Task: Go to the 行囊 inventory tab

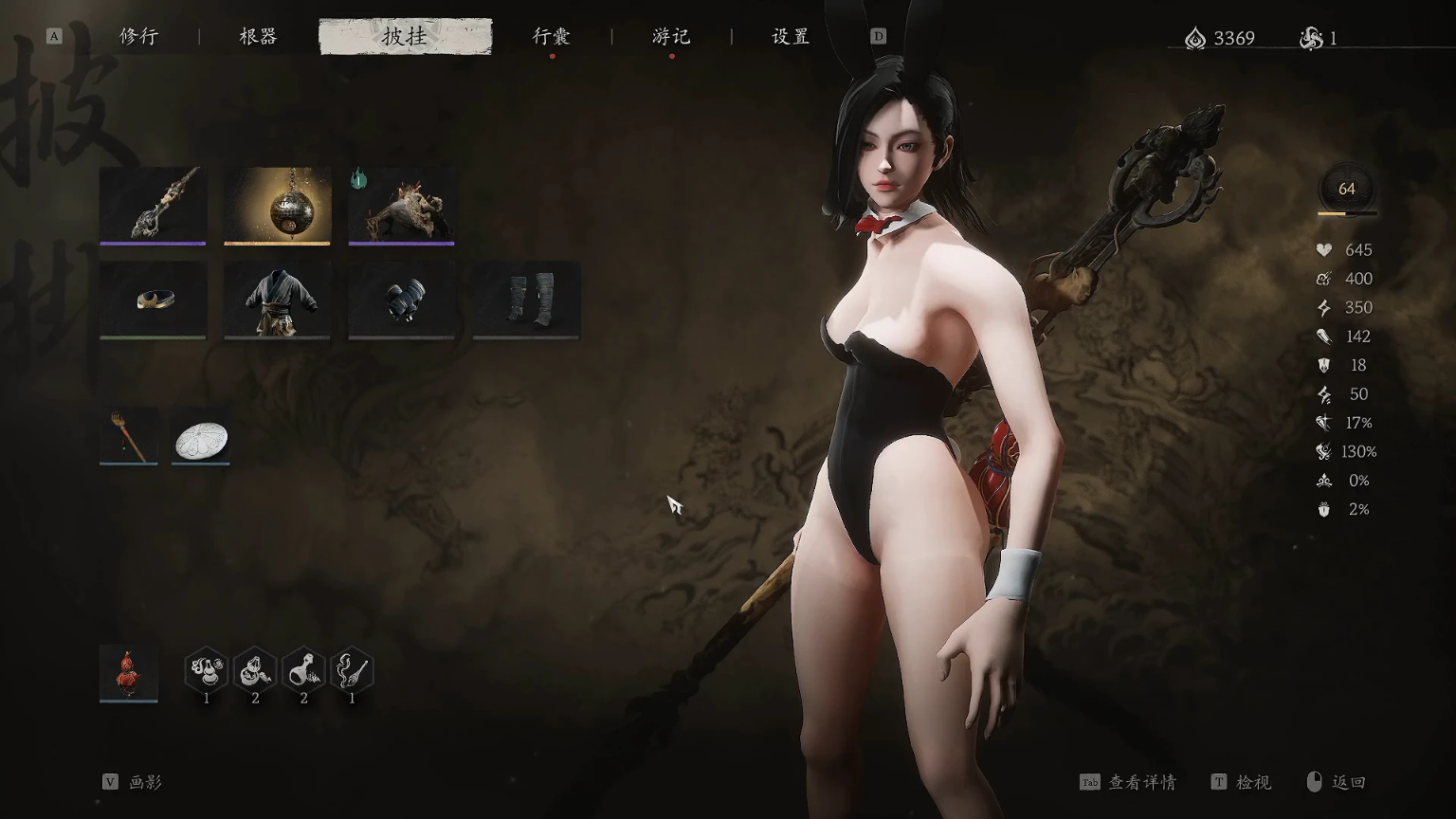Action: point(551,37)
